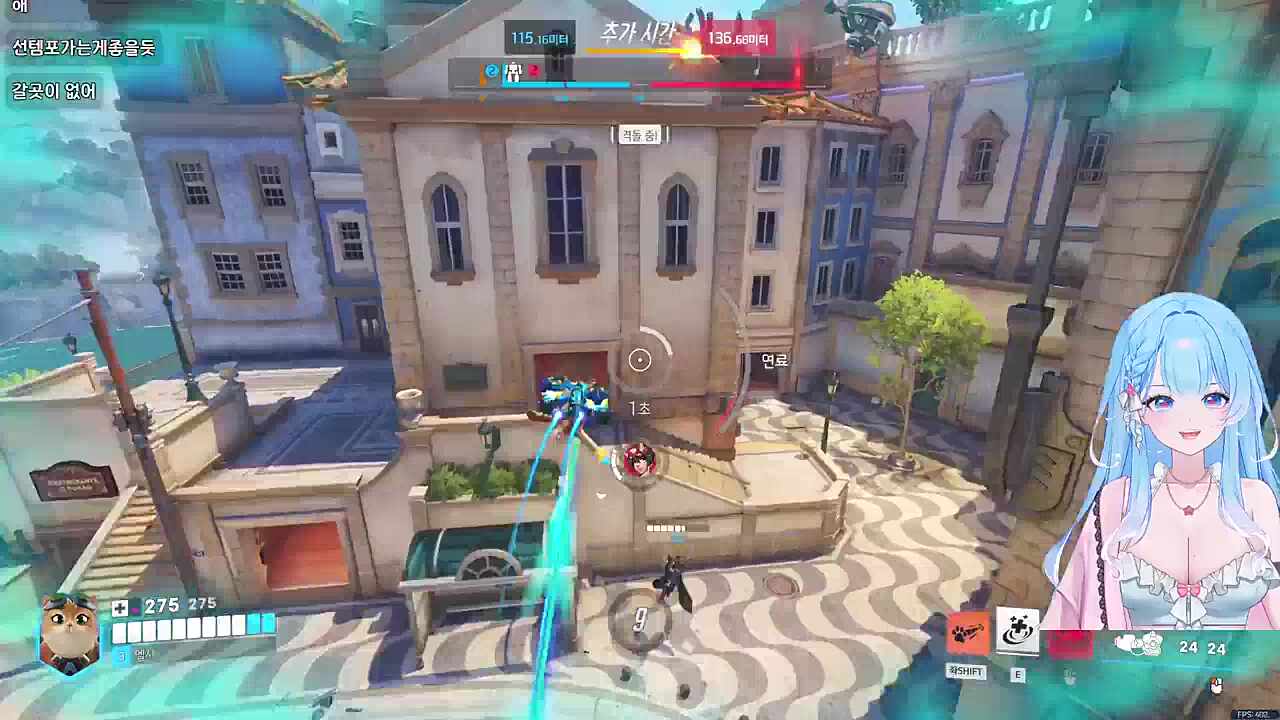Click the push robot objective icon
The width and height of the screenshot is (1280, 720).
pyautogui.click(x=515, y=71)
